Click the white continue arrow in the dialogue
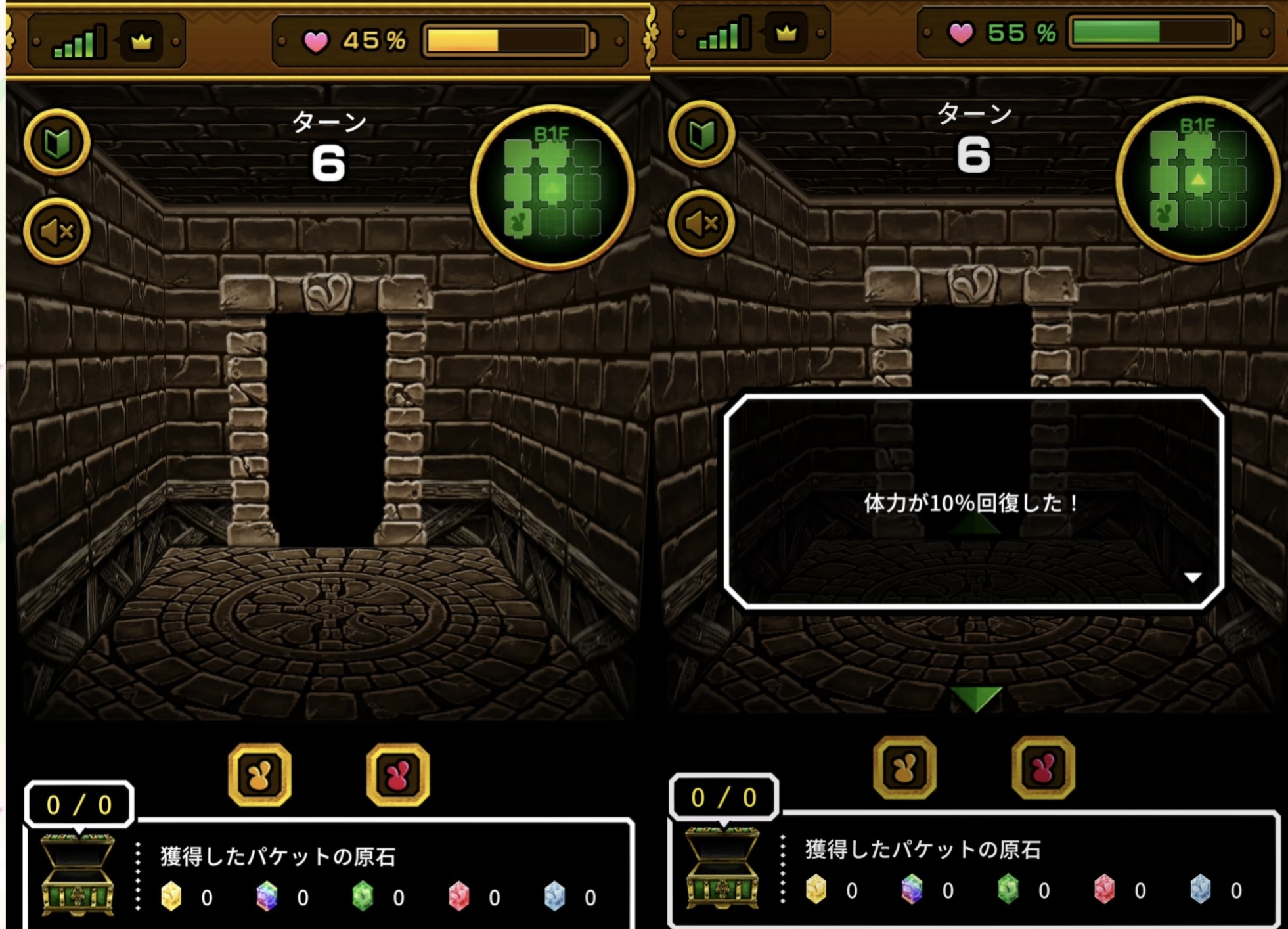This screenshot has height=929, width=1288. 1193,577
